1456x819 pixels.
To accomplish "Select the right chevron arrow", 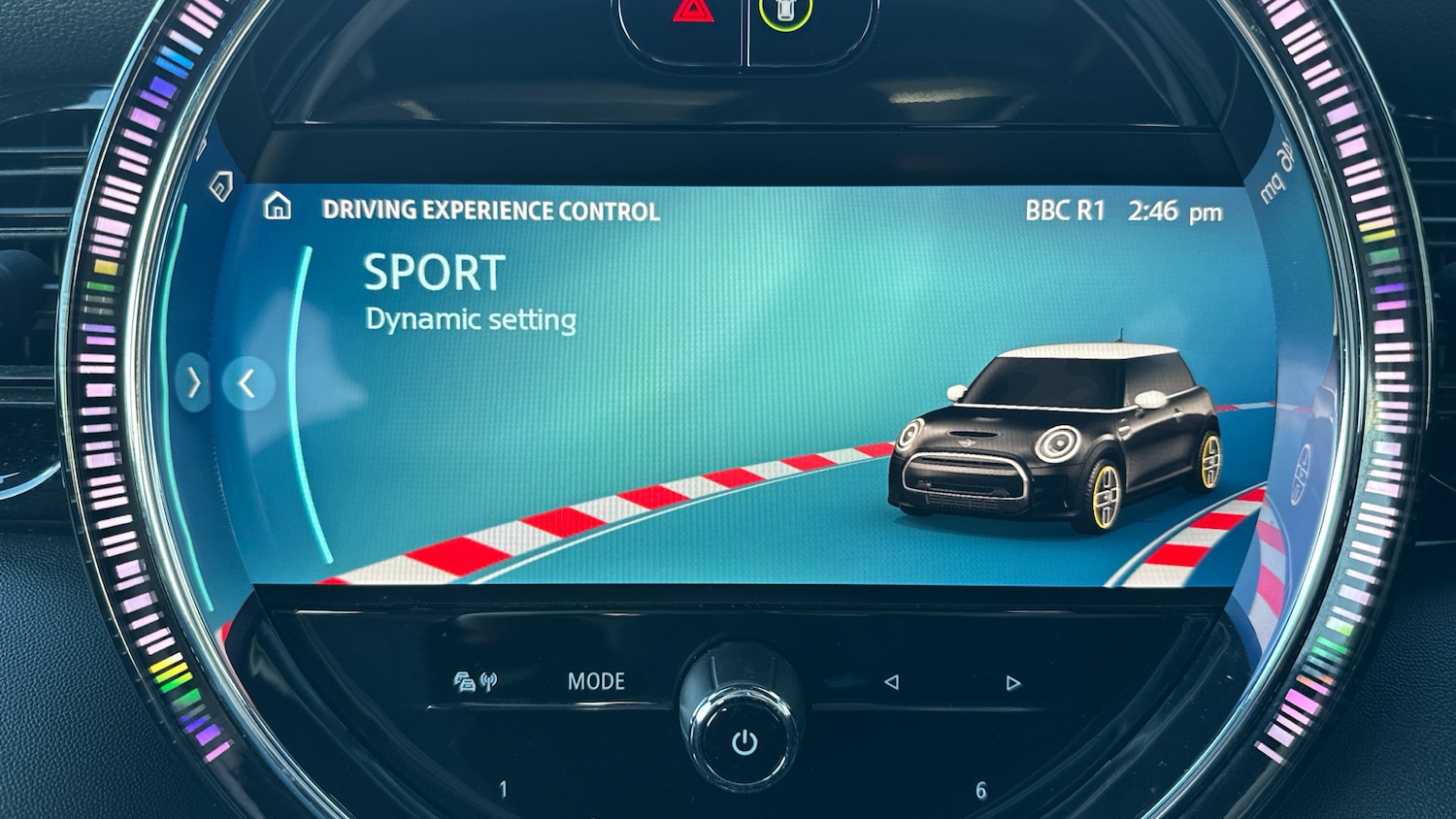I will (x=194, y=383).
